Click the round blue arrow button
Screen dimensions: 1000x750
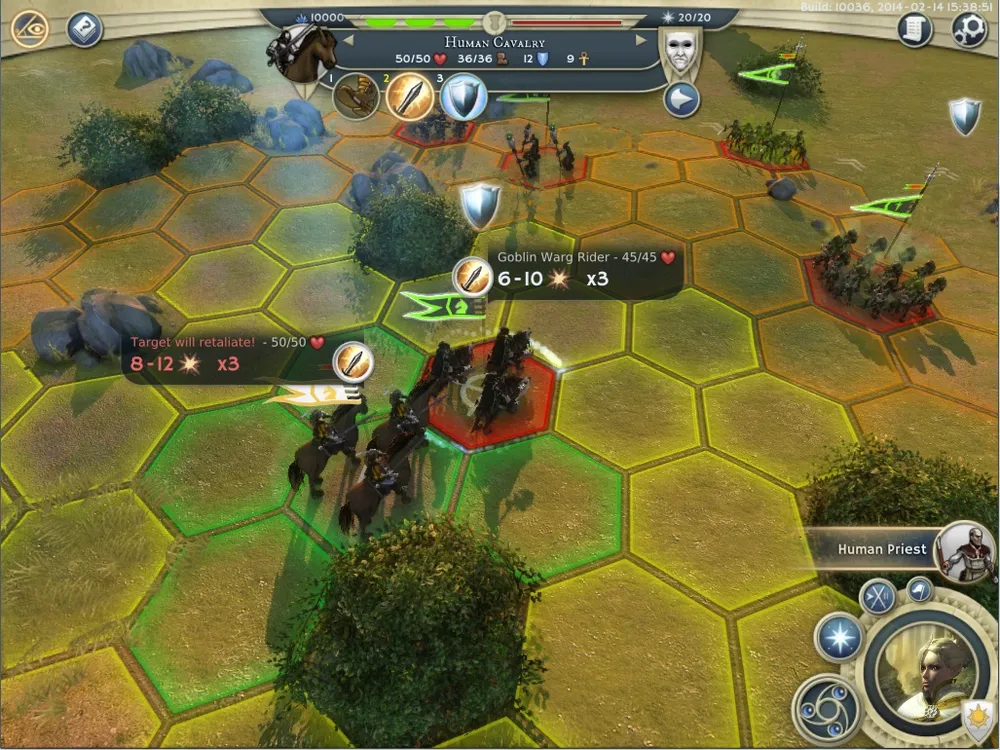click(x=681, y=100)
